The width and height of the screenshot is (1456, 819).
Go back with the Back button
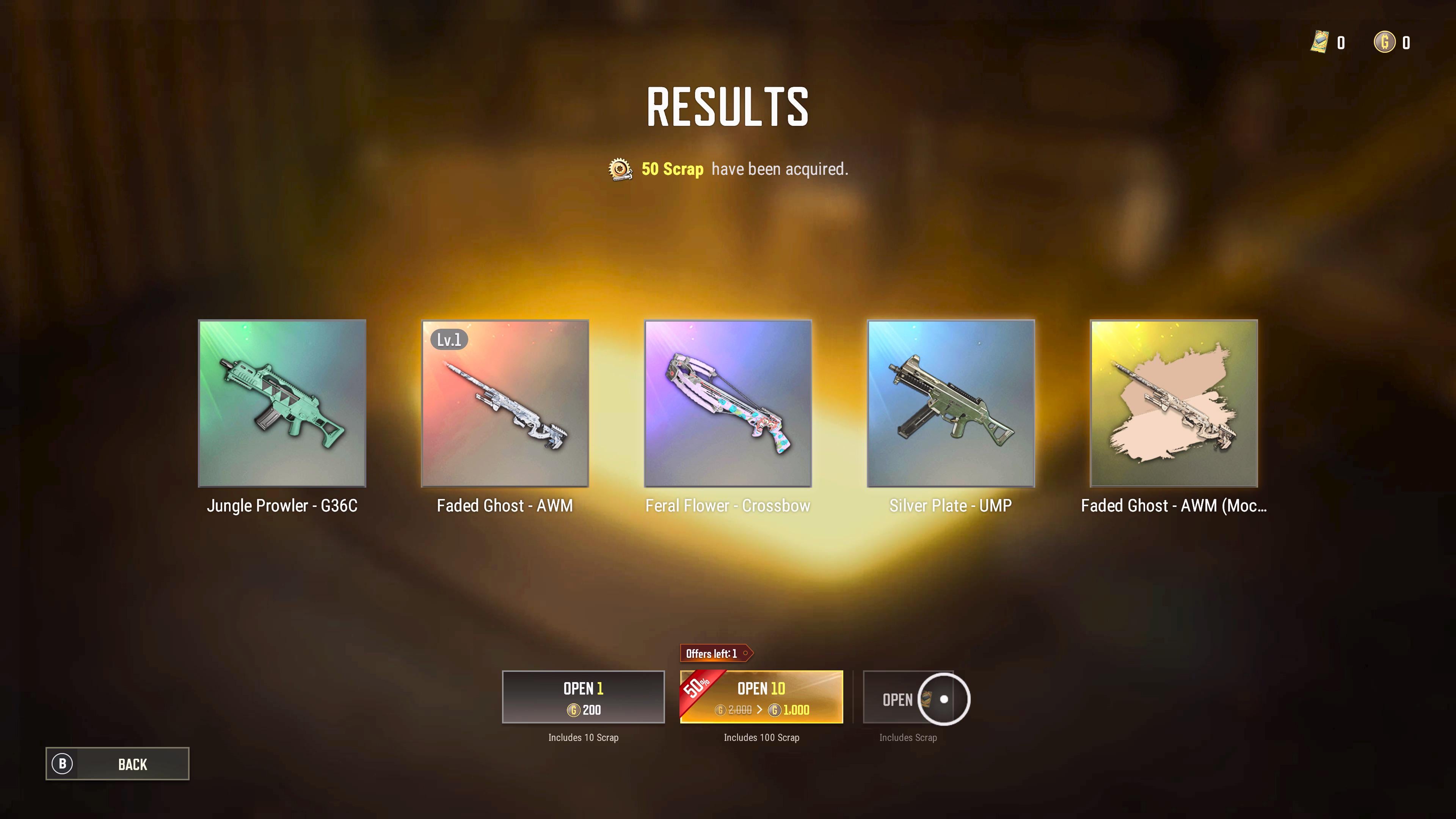click(118, 764)
